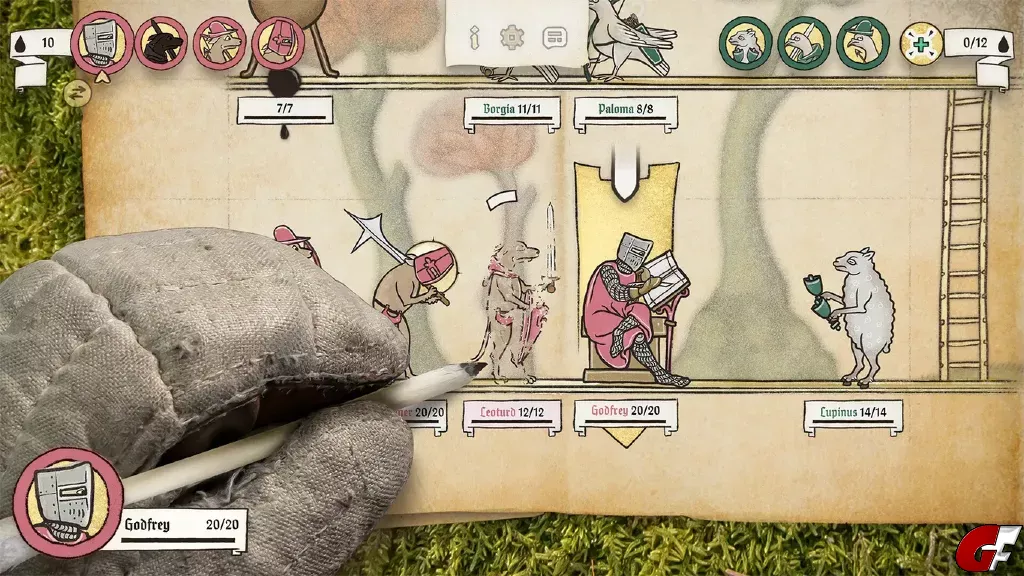Viewport: 1024px width, 576px height.
Task: Select the green-hatted bird enemy portrait
Action: 862,43
